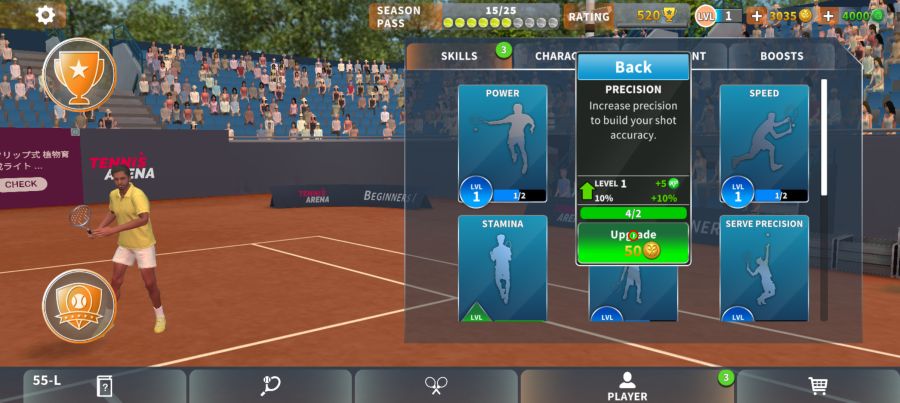
Task: Open the Player section in the bottom bar
Action: click(627, 386)
